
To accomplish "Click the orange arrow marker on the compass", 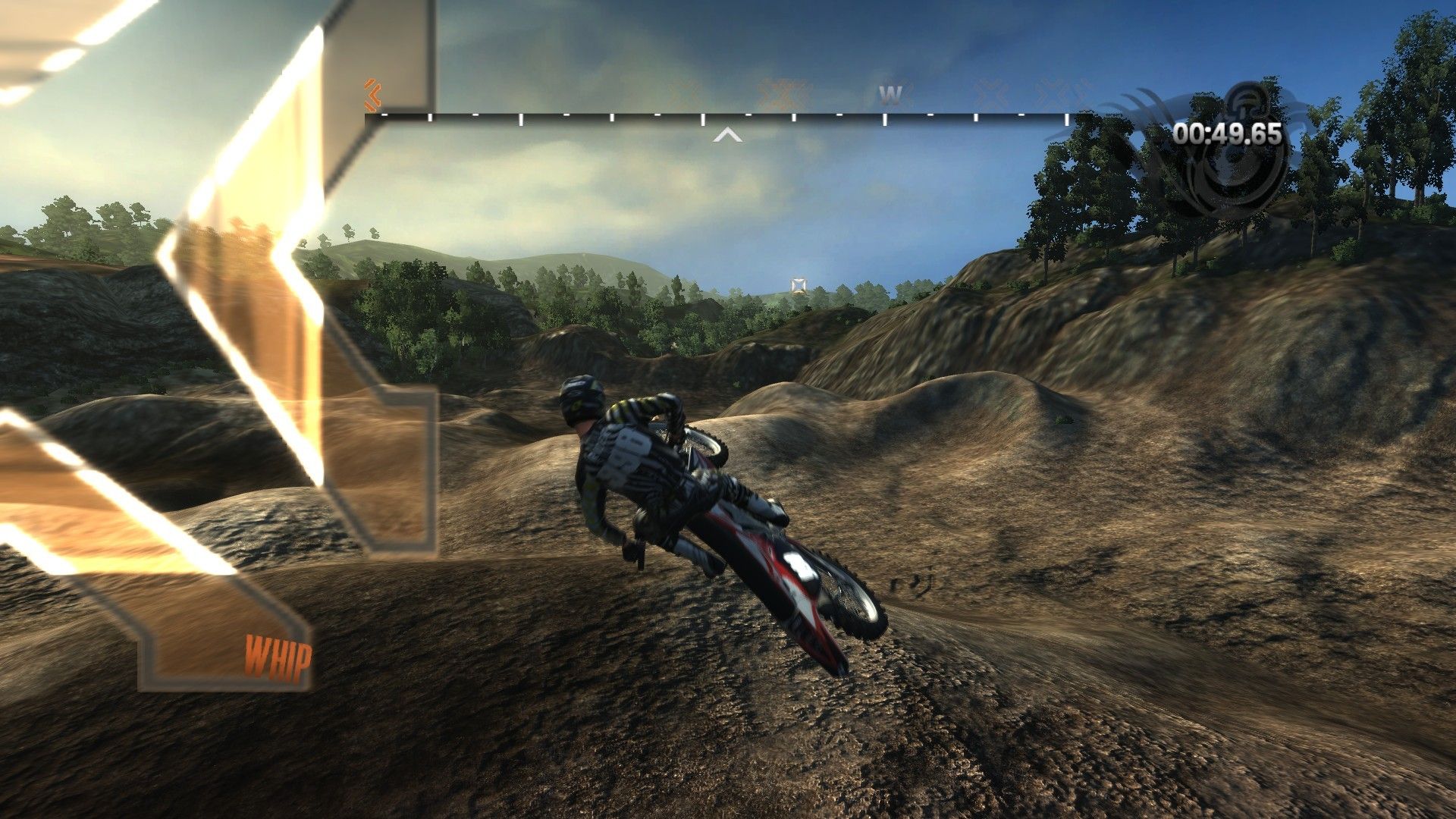I will [372, 95].
